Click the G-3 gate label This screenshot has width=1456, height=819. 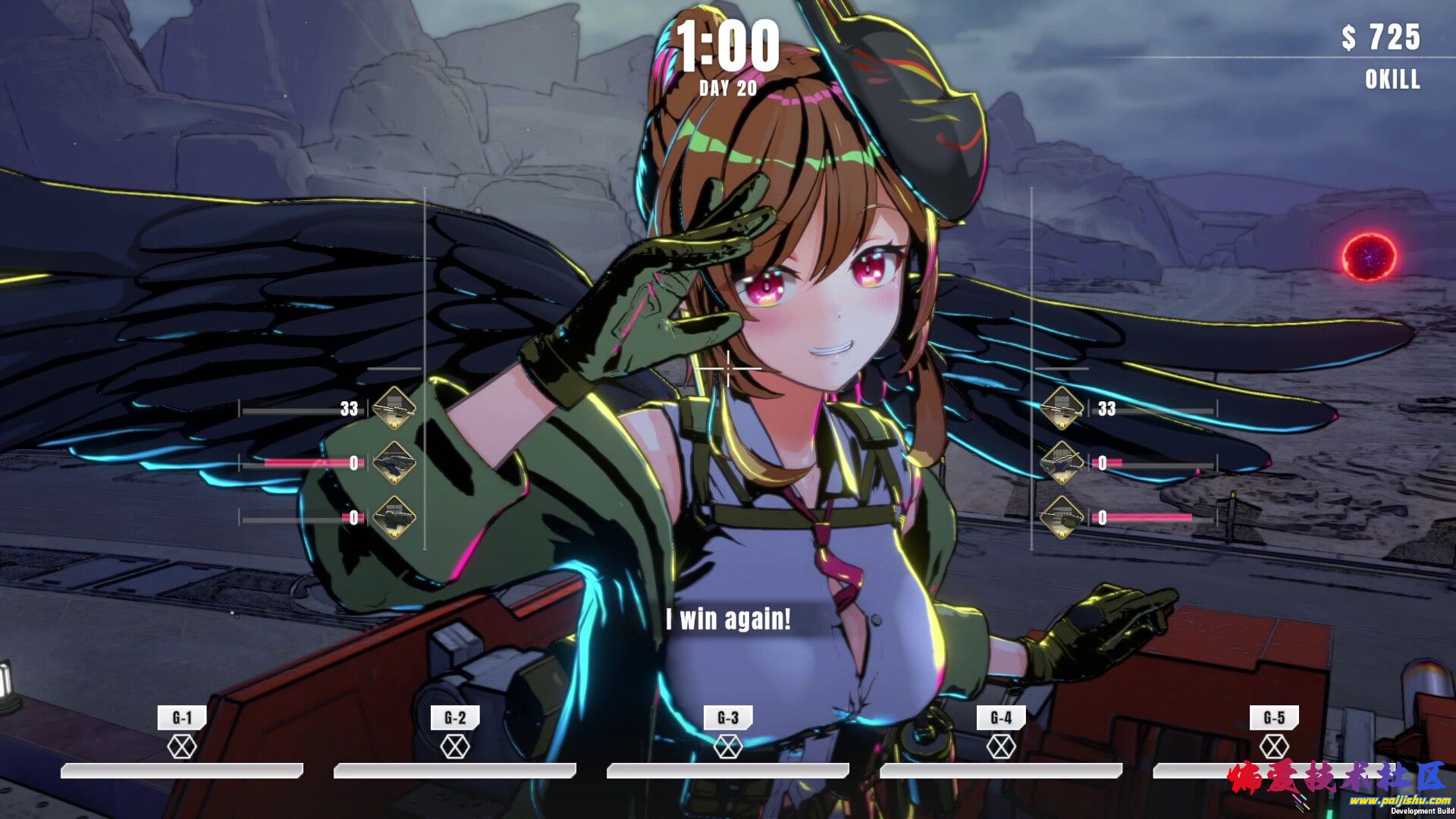pos(727,717)
